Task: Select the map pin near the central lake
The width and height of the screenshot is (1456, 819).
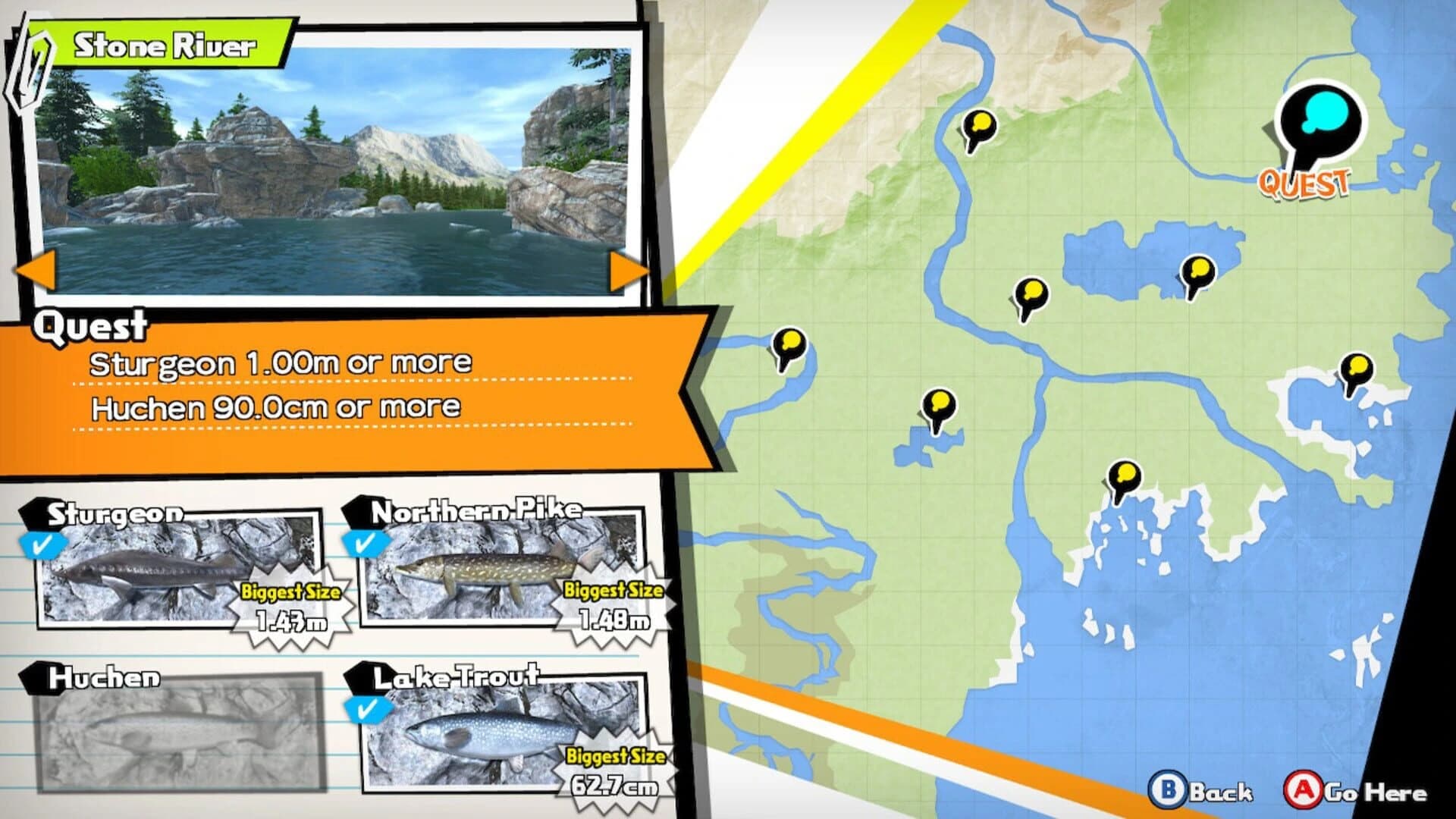Action: point(1031,292)
